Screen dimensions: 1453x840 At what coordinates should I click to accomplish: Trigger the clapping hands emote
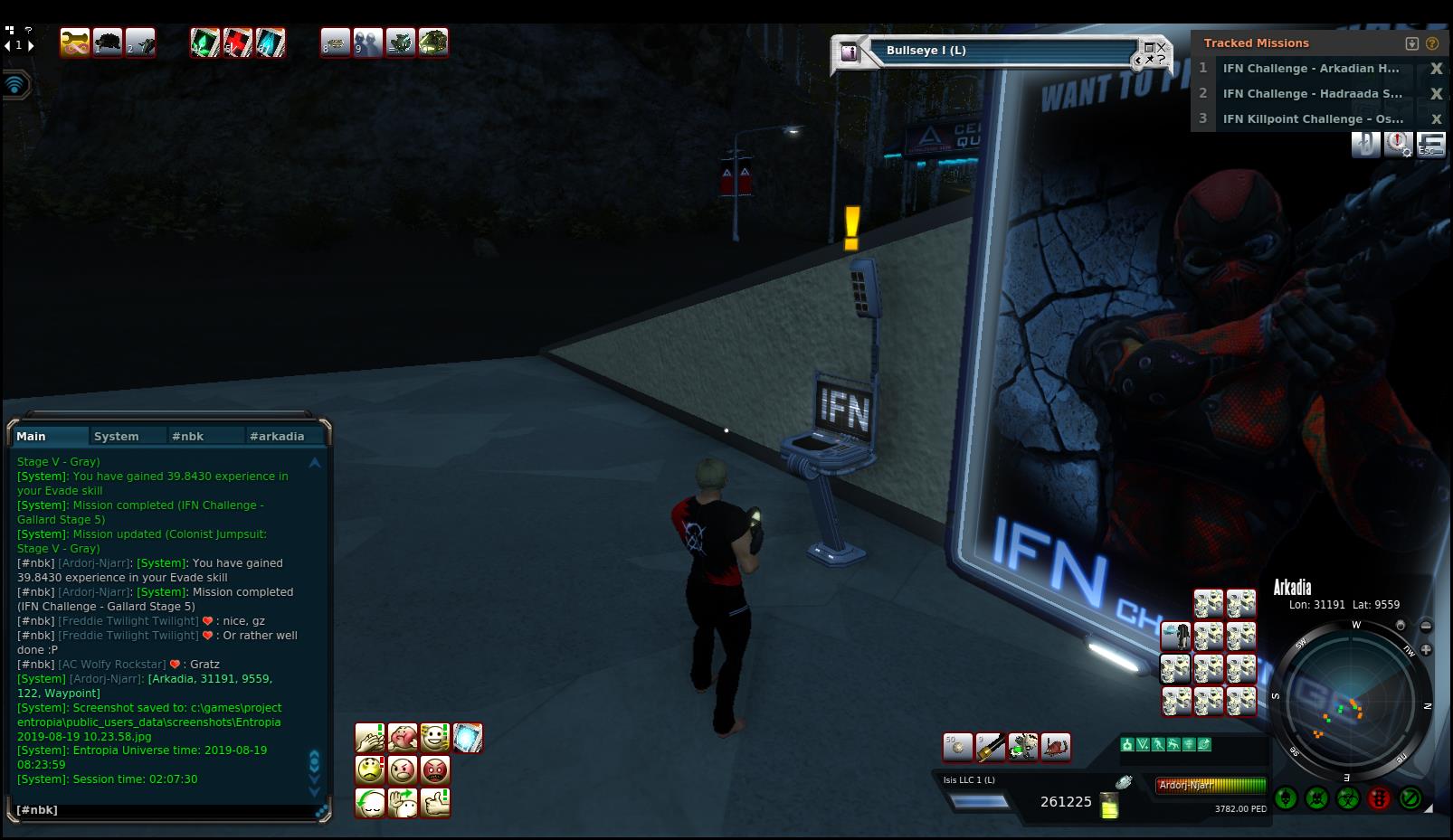370,738
